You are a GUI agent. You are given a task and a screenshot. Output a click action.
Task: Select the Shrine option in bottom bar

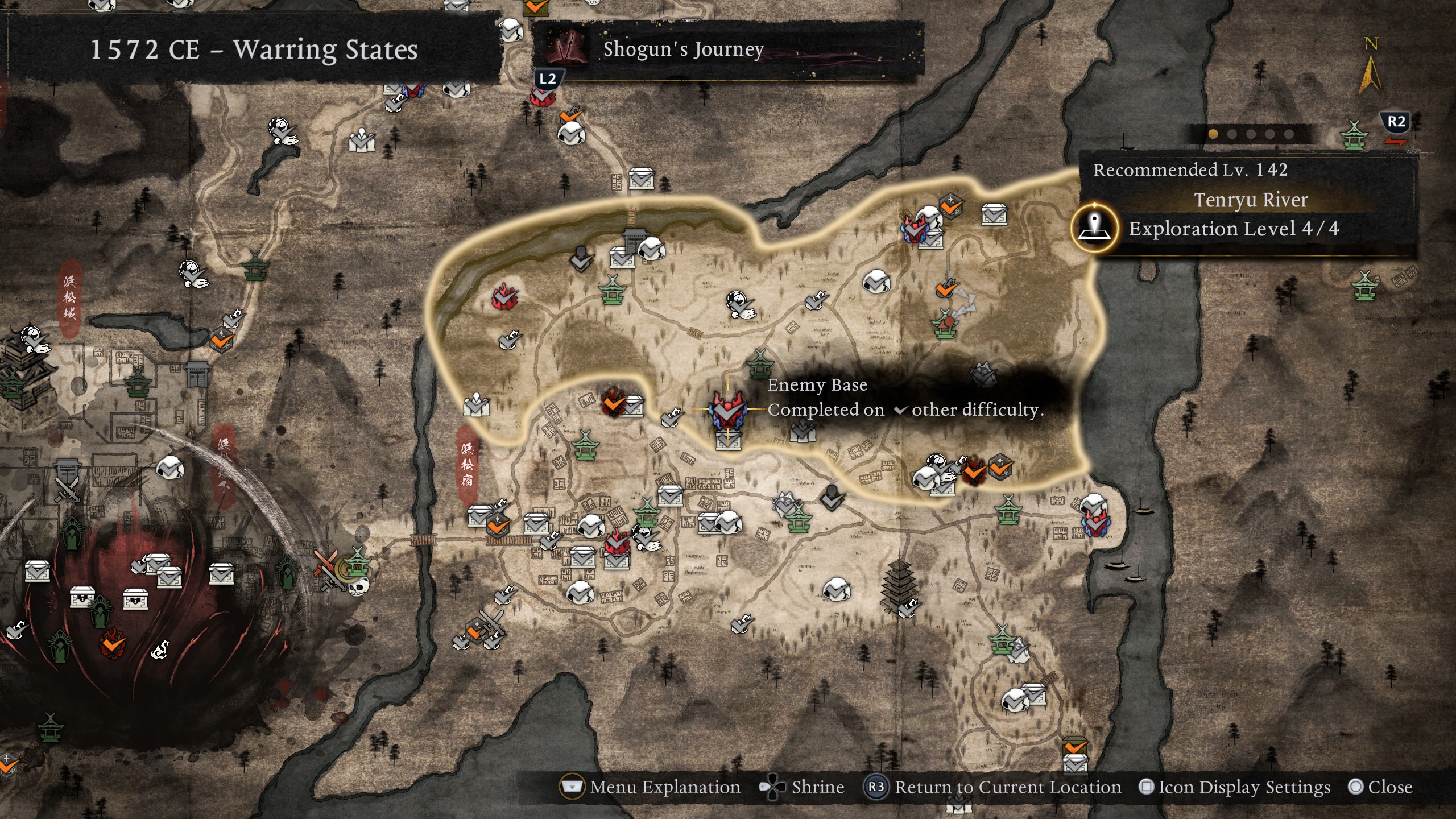[803, 787]
